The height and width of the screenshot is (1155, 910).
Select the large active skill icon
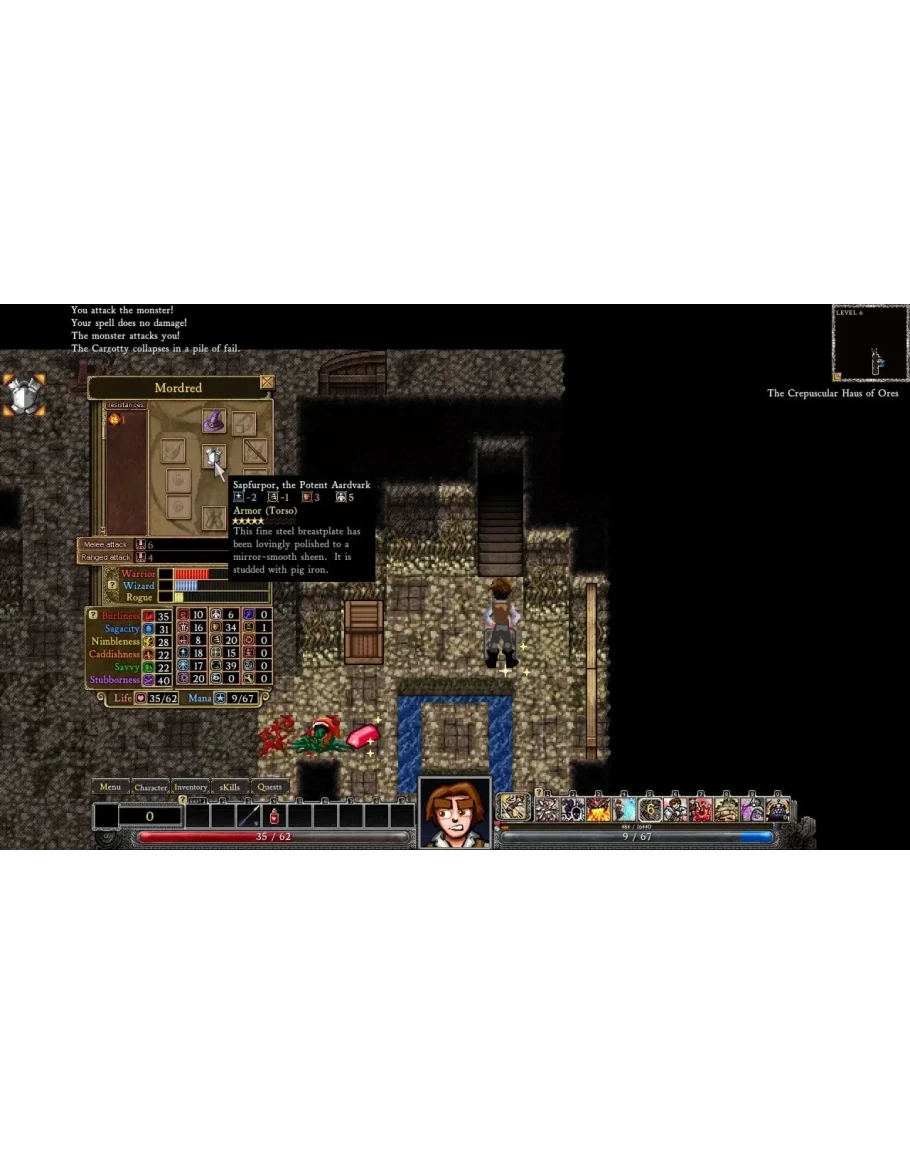point(515,807)
